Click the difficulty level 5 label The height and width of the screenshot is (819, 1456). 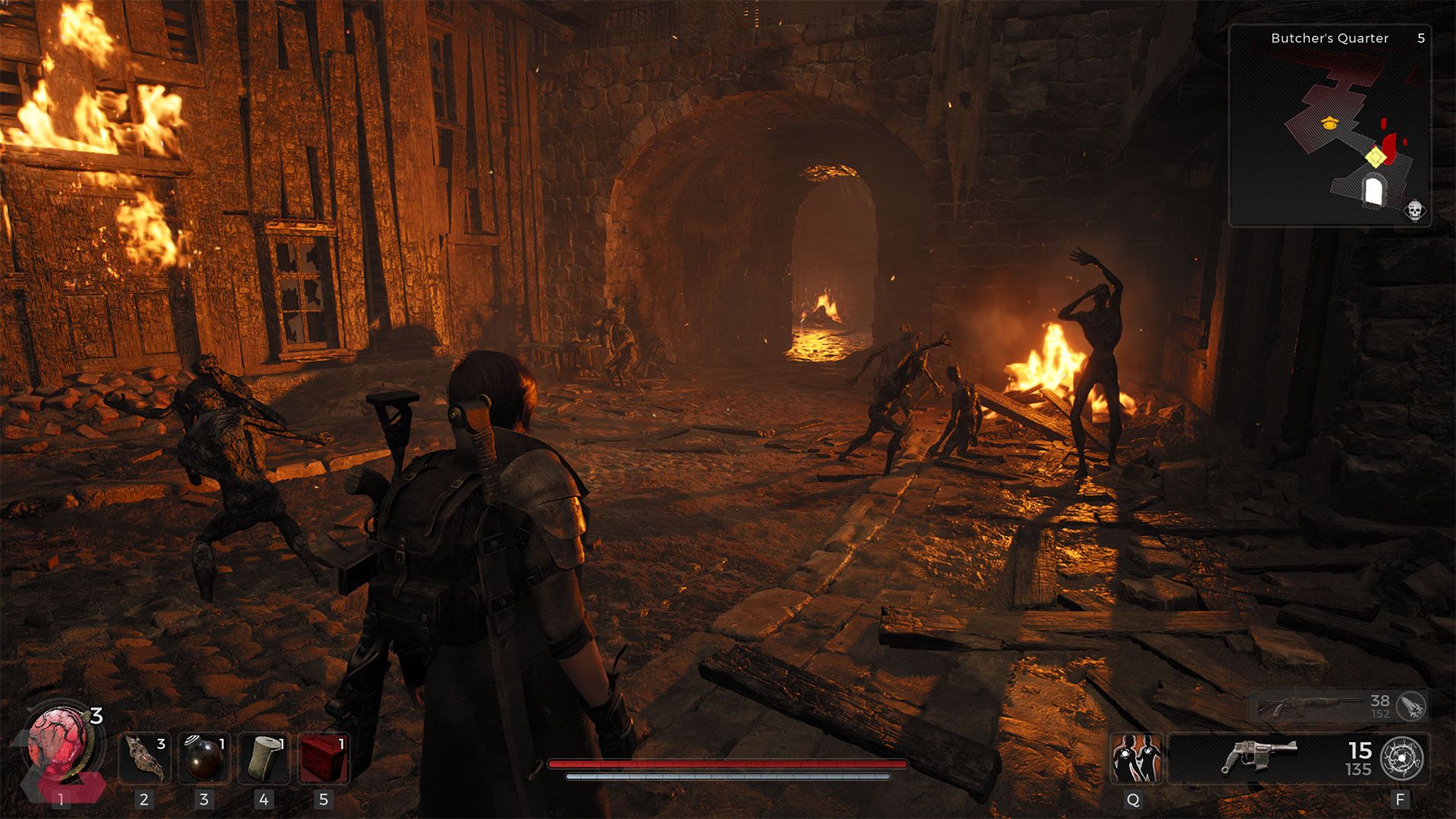coord(1421,38)
